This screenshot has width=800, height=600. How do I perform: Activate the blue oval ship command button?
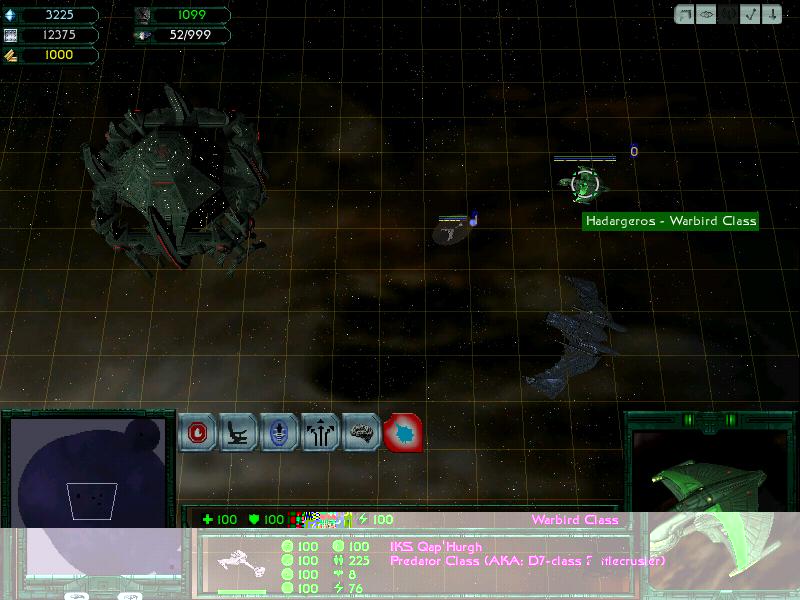[280, 433]
